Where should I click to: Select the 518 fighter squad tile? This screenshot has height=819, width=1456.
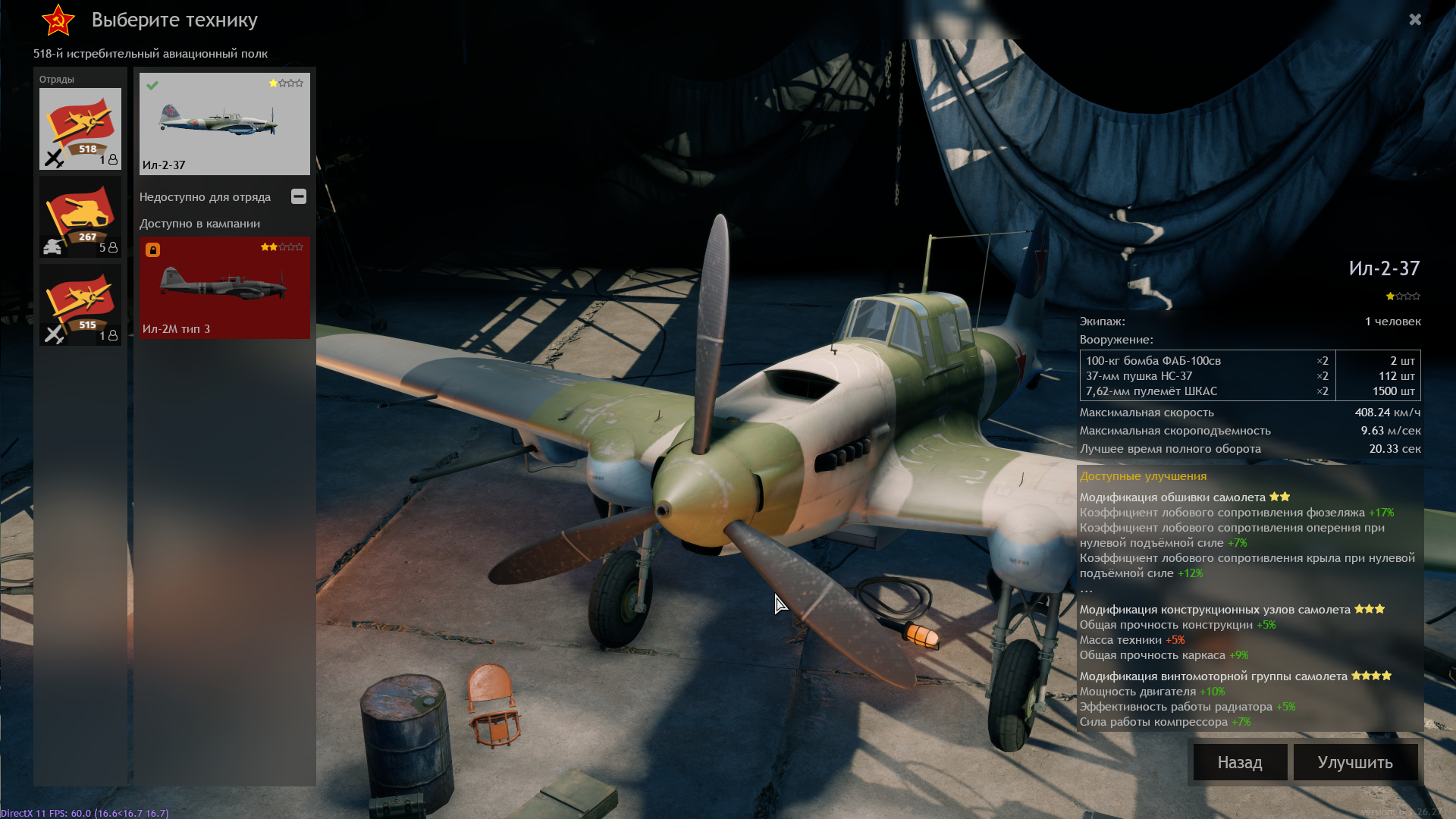(80, 128)
